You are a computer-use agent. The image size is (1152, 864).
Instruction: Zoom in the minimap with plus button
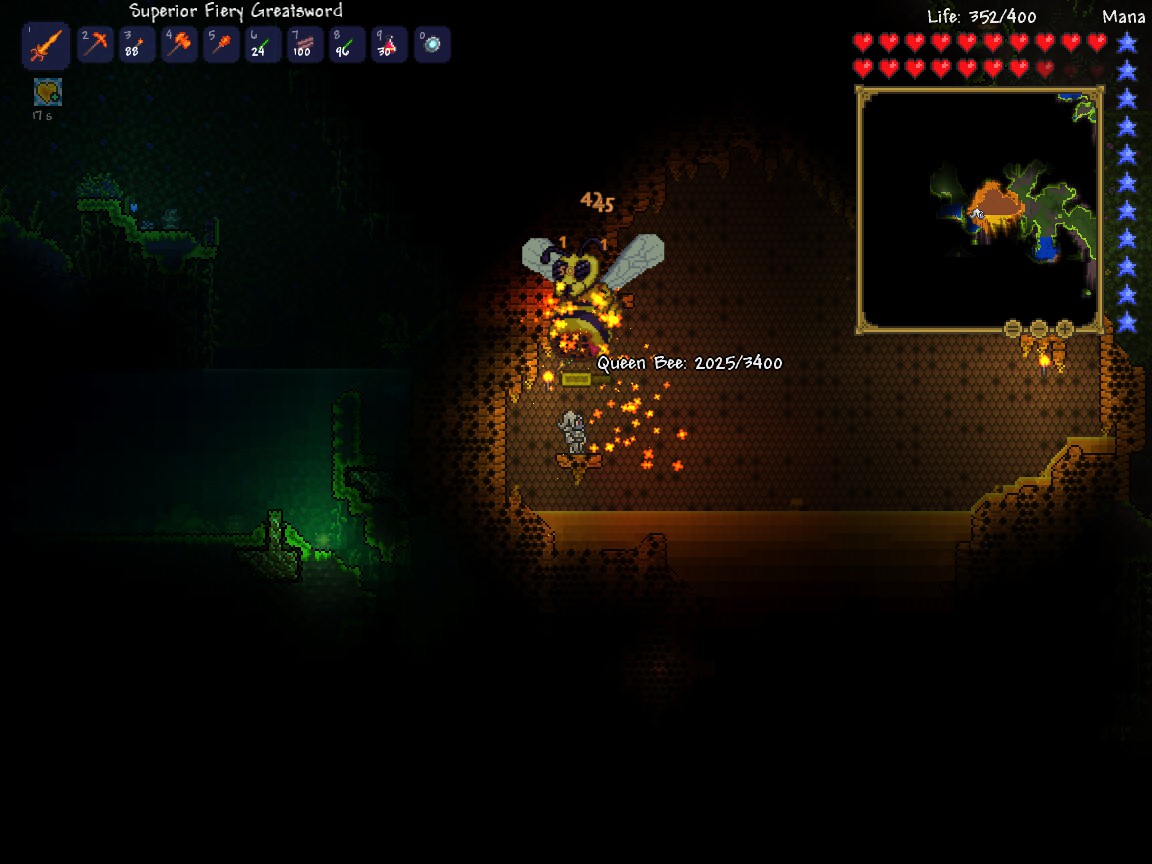tap(1065, 329)
